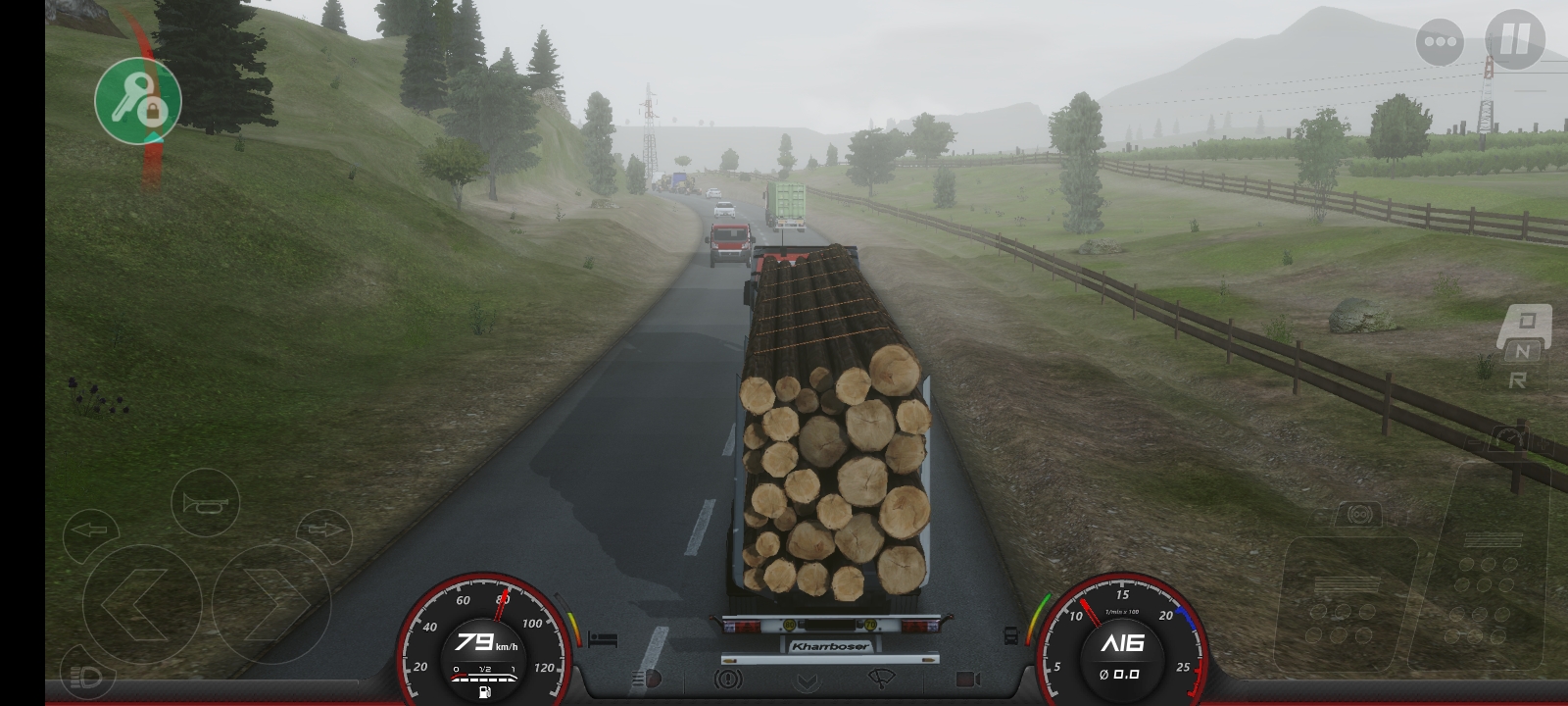Steer left with the large chevron
This screenshot has height=706, width=1568.
(141, 602)
